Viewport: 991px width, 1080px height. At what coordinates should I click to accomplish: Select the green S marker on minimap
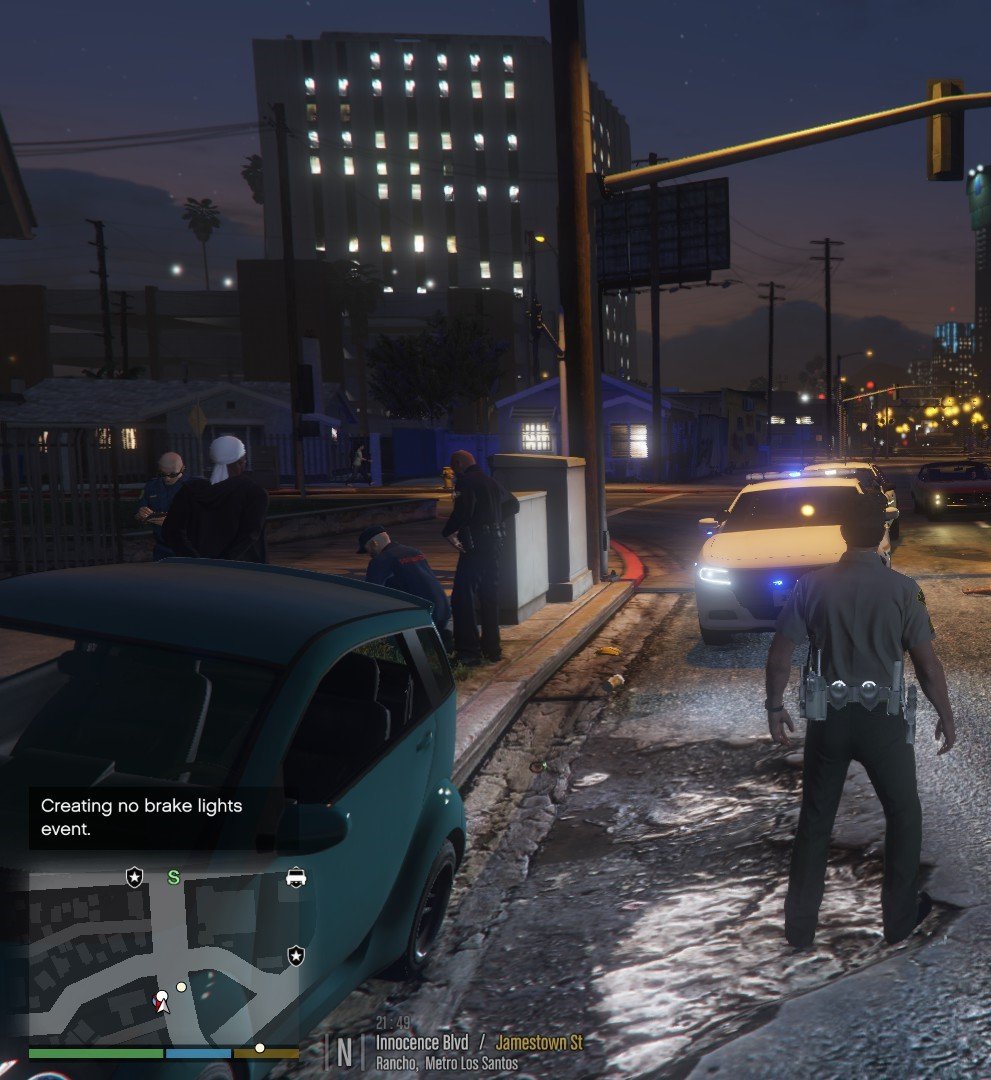point(173,877)
